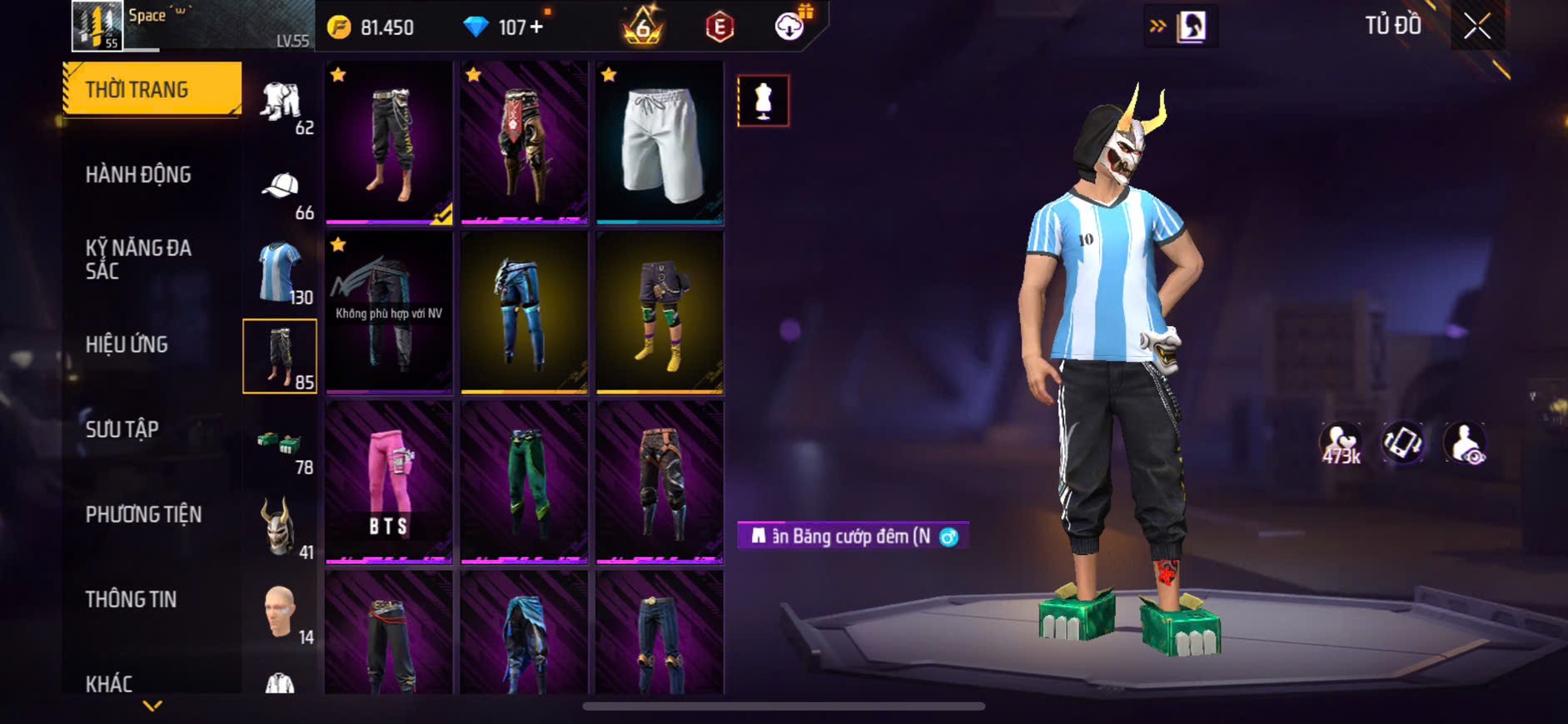Viewport: 1568px width, 724px height.
Task: Close the wardrobe with the X button
Action: [1476, 27]
